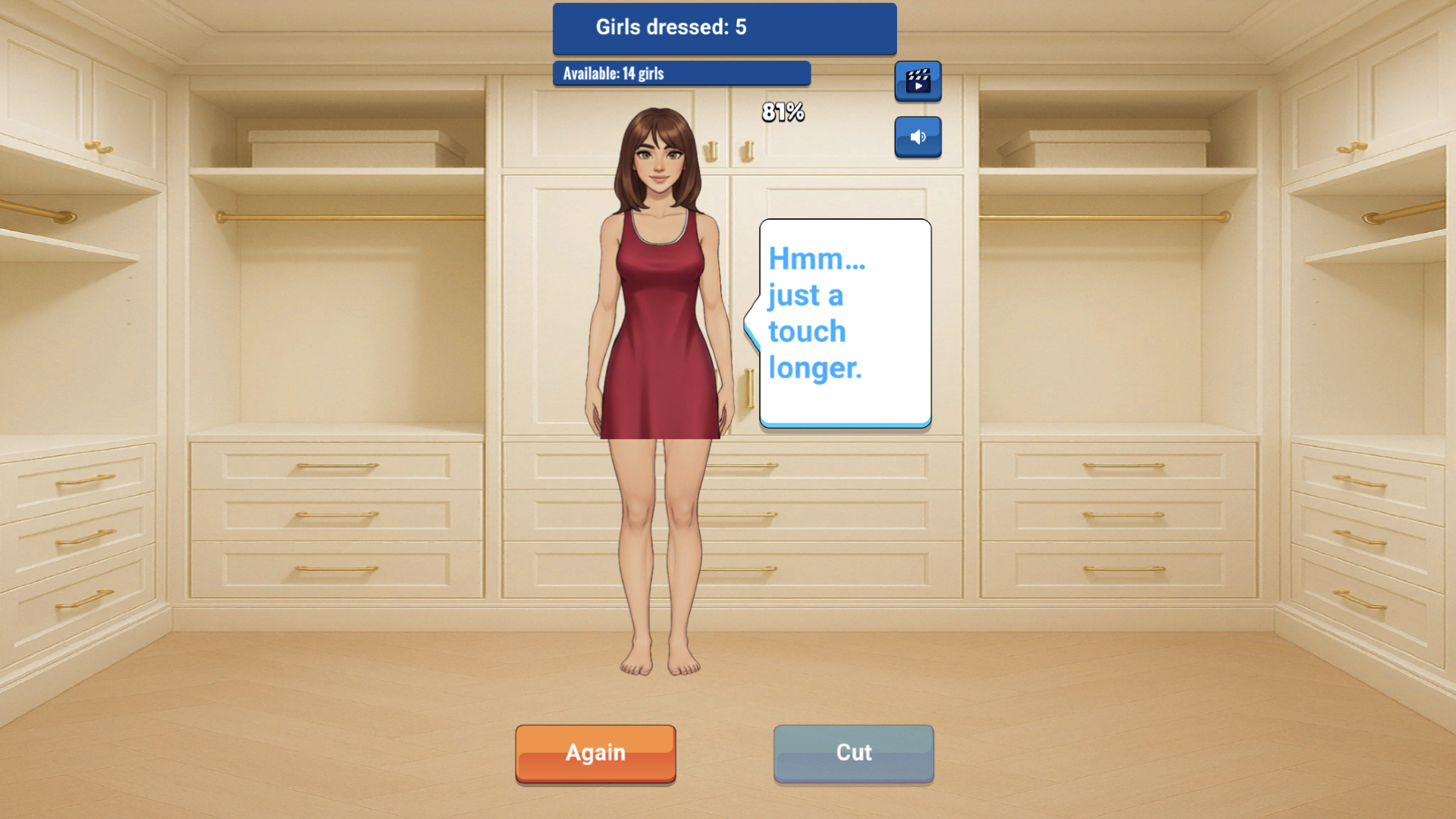This screenshot has height=819, width=1456.
Task: Click the speech bubble saying just a touch longer
Action: click(x=844, y=322)
